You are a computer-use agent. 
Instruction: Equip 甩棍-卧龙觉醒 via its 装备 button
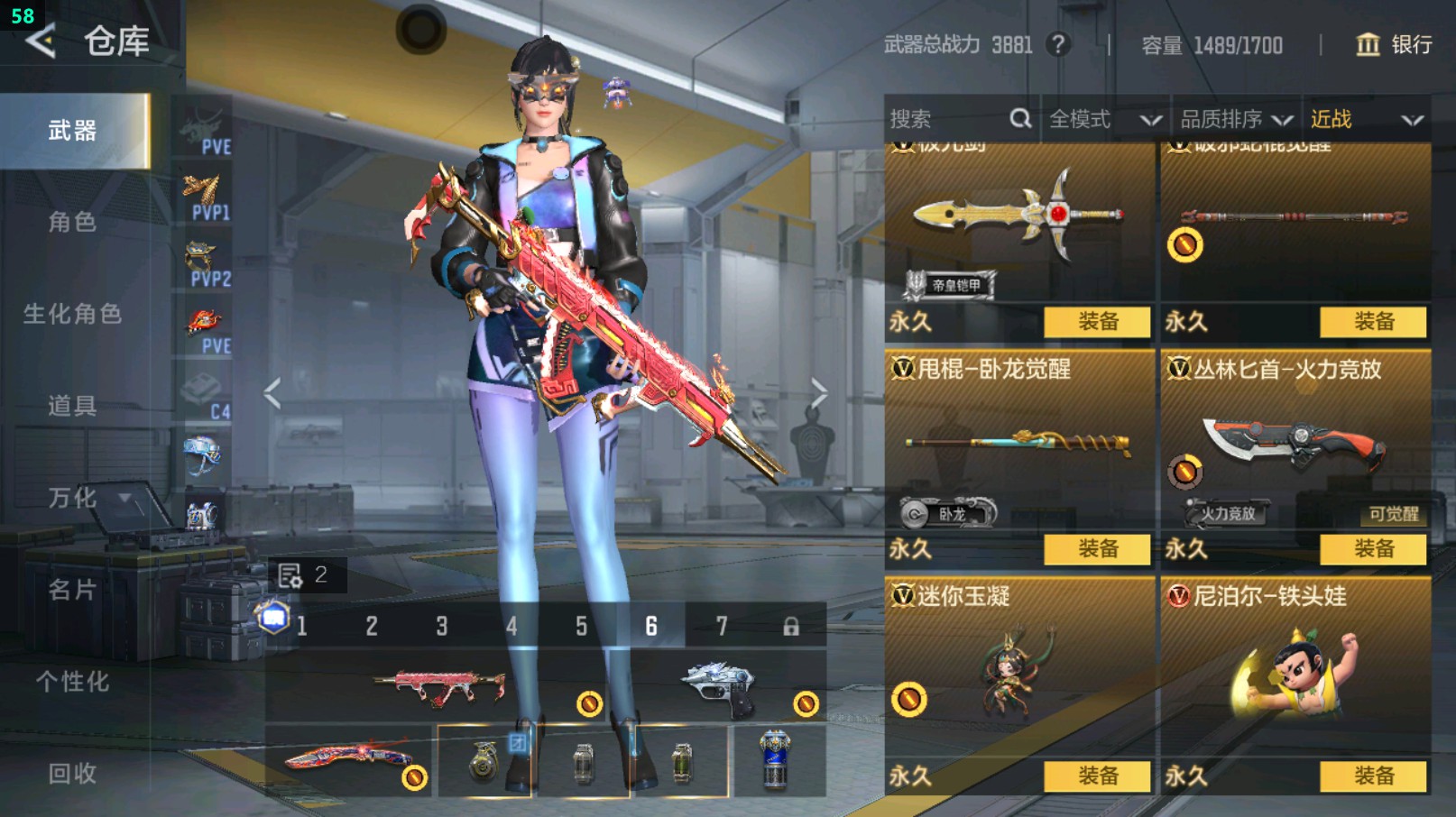[x=1097, y=549]
